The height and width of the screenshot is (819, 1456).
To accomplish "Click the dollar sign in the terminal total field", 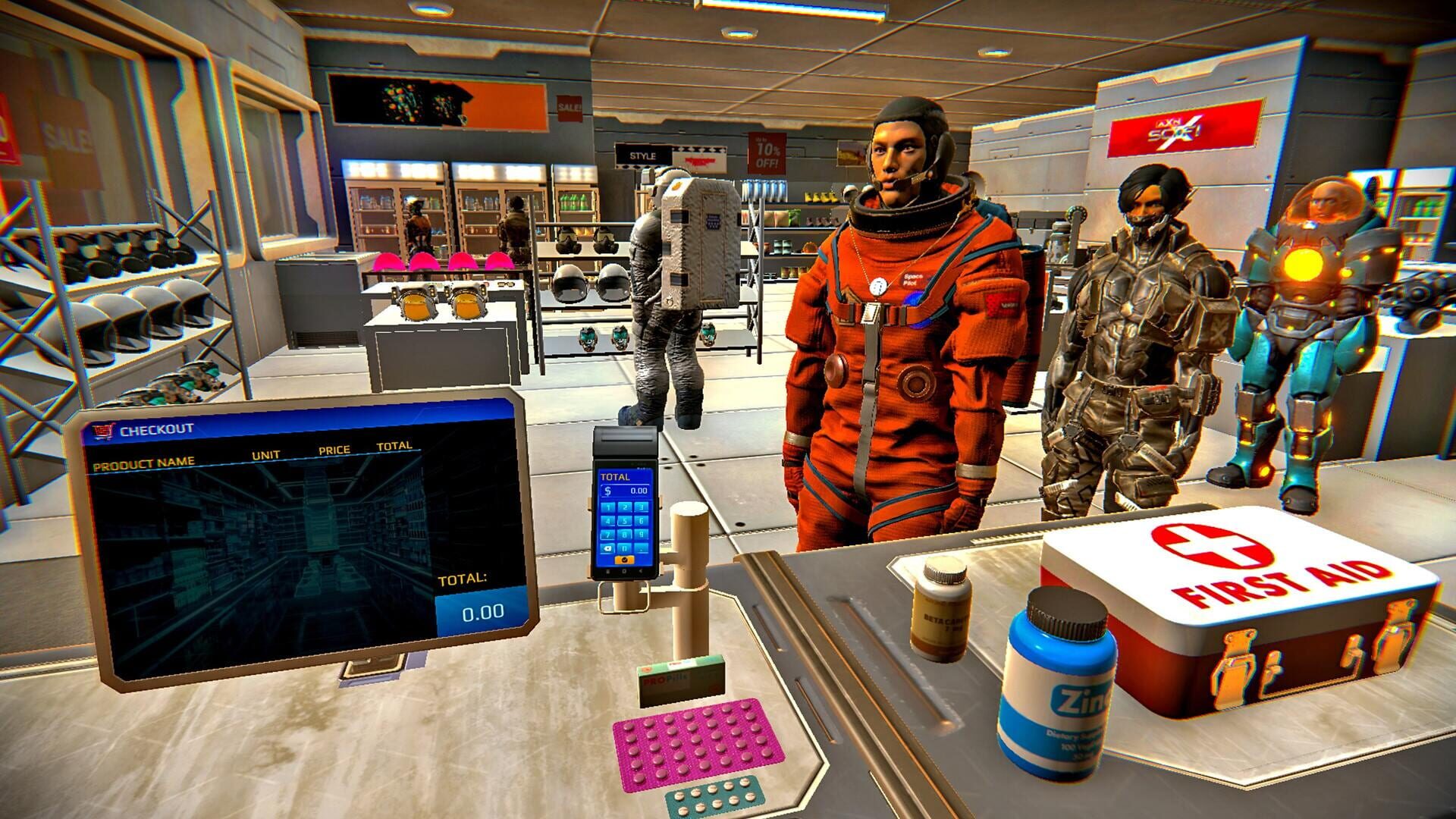I will coord(607,491).
